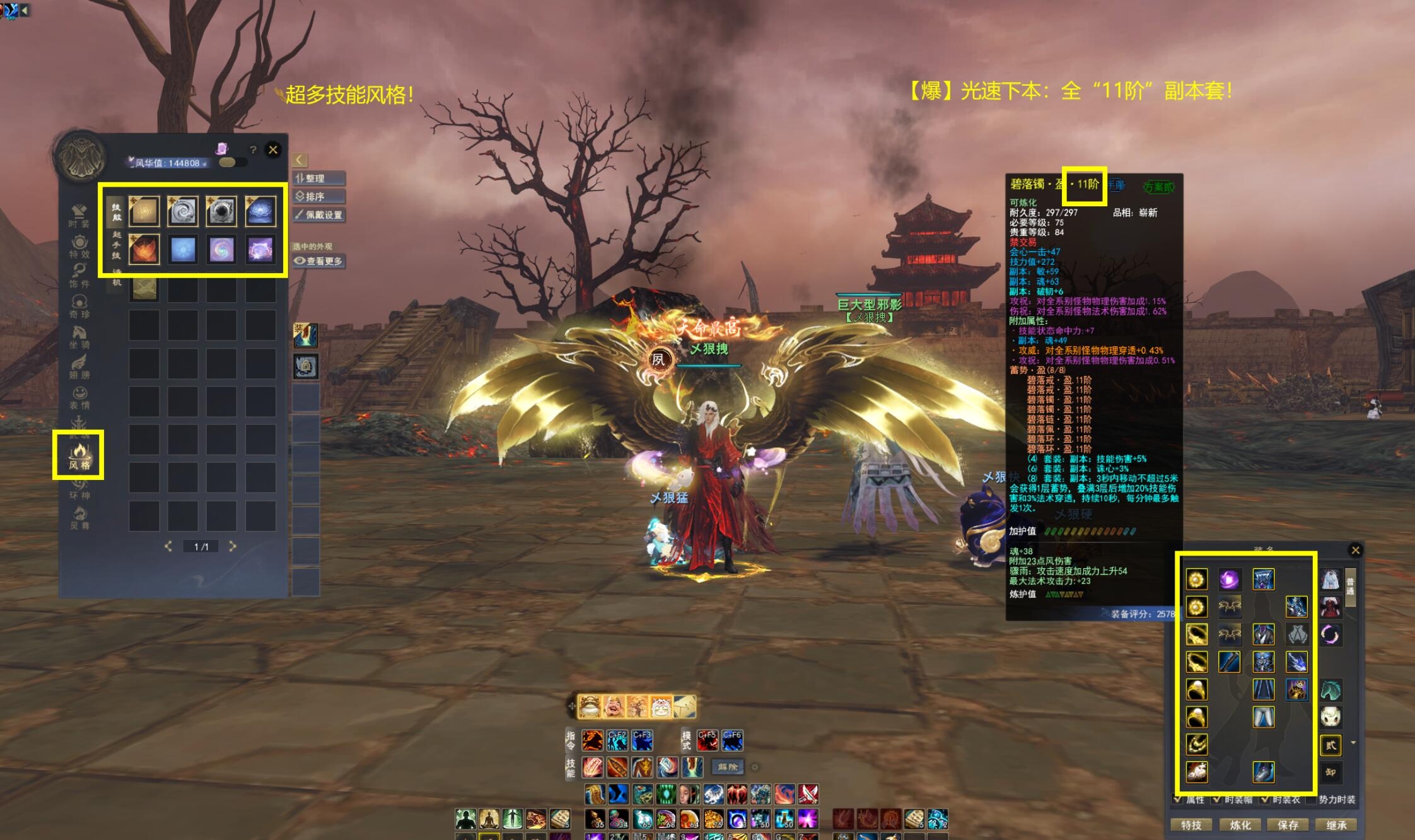The height and width of the screenshot is (840, 1415).
Task: Close the equipment panel
Action: 1355,551
